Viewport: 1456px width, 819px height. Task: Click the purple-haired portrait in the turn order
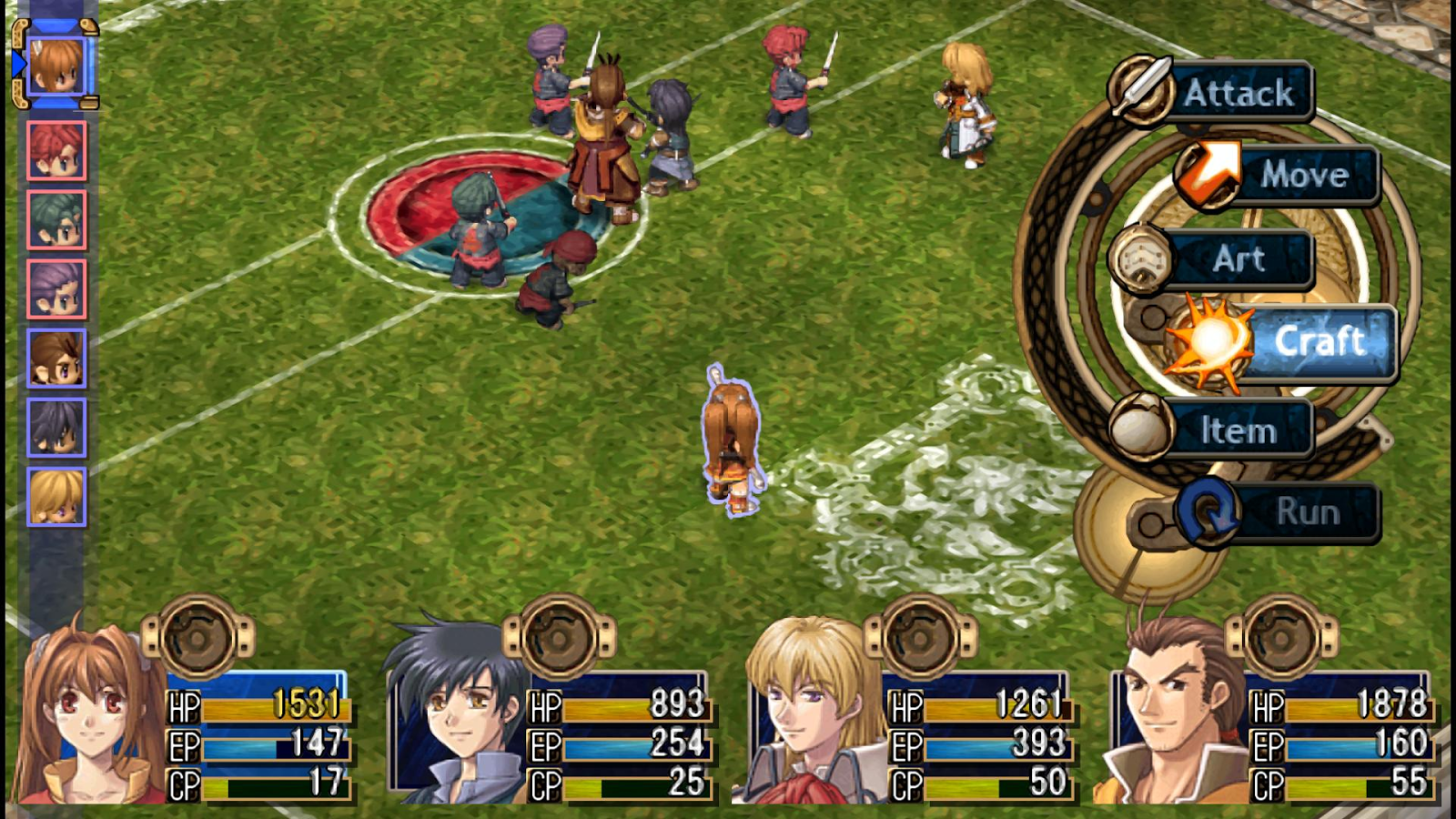coord(56,289)
